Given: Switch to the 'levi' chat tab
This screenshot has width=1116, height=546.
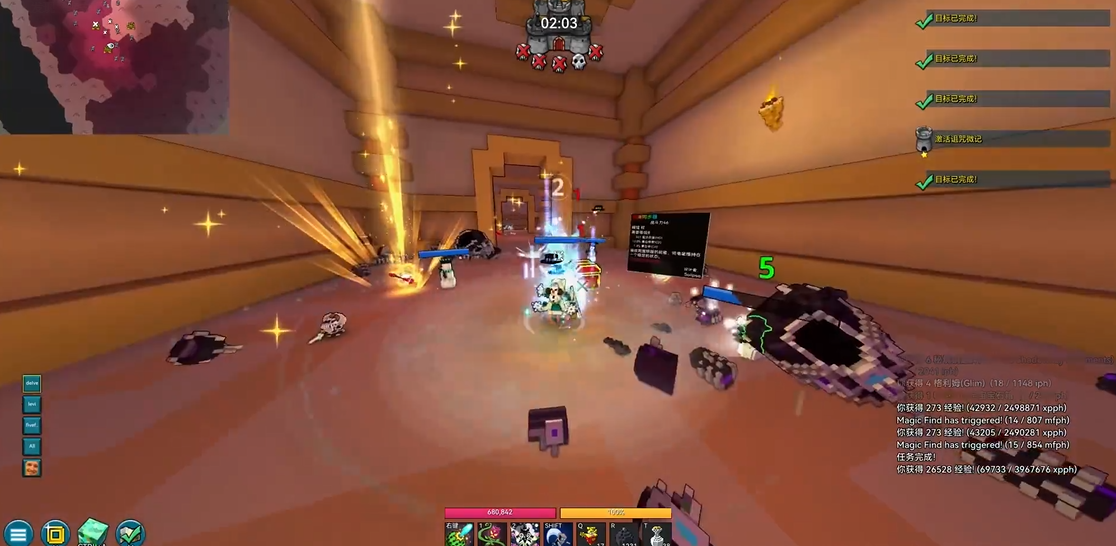Looking at the screenshot, I should (32, 404).
